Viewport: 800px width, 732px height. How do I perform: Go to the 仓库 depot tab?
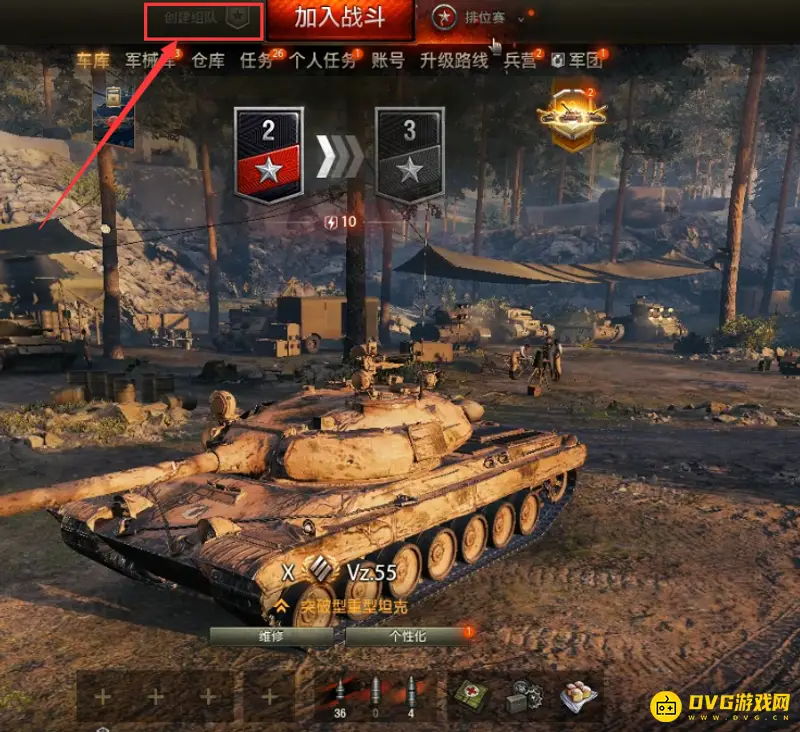(207, 60)
